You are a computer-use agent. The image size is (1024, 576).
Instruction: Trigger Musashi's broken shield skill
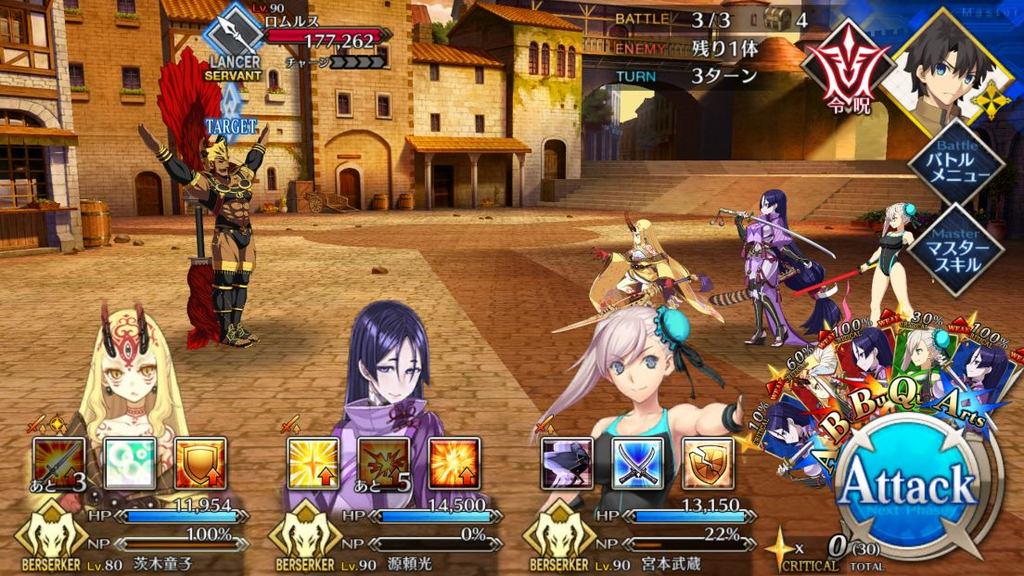pyautogui.click(x=708, y=464)
